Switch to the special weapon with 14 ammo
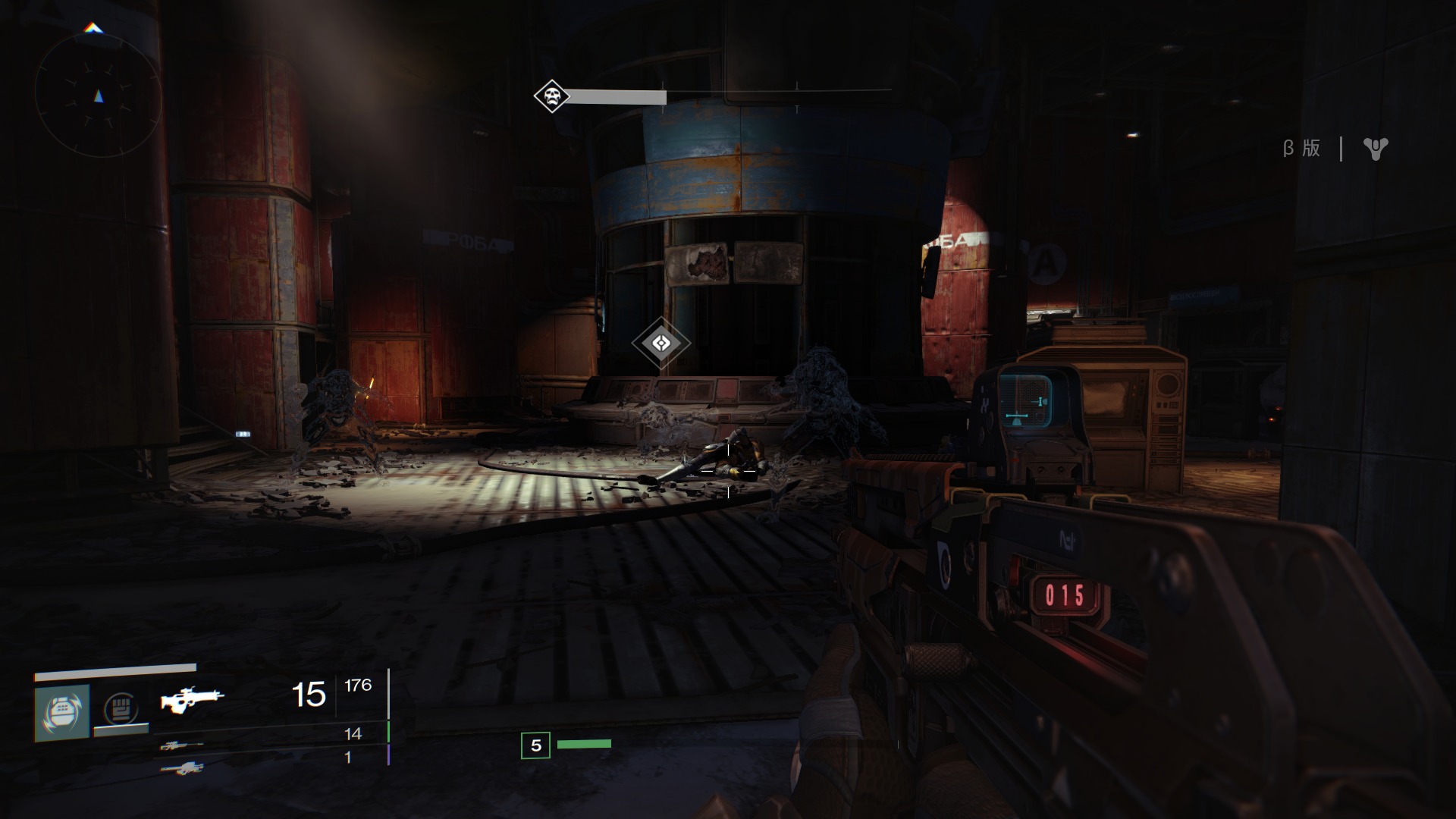This screenshot has height=819, width=1456. click(x=181, y=745)
